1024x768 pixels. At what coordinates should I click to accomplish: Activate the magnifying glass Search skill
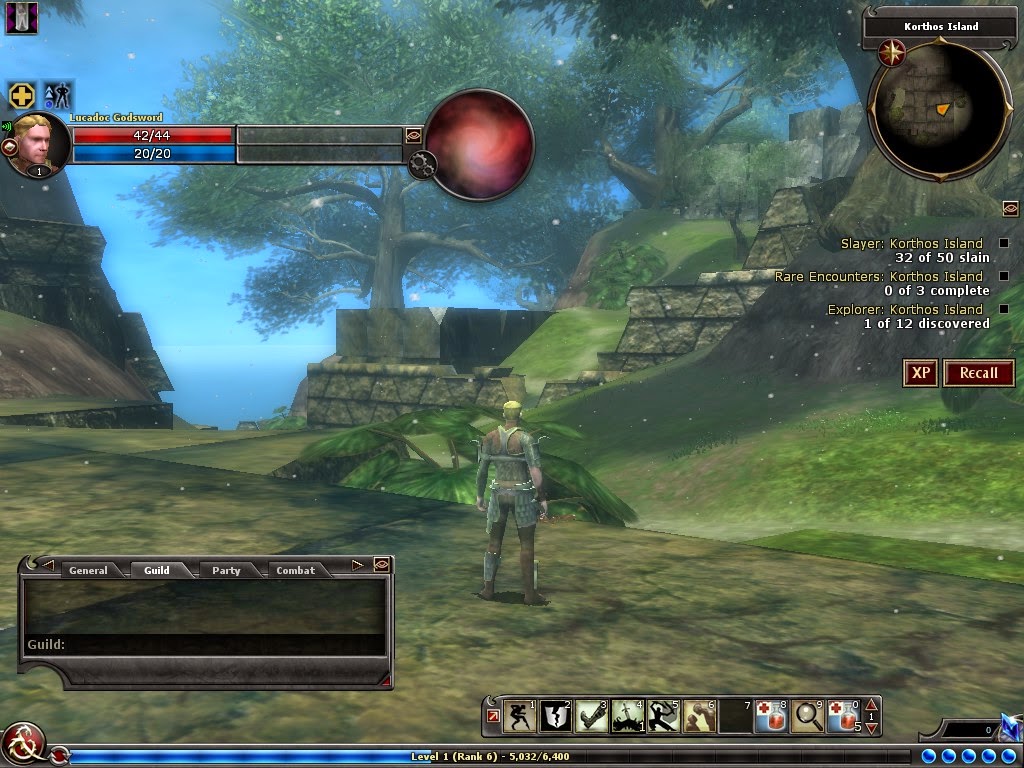(806, 716)
